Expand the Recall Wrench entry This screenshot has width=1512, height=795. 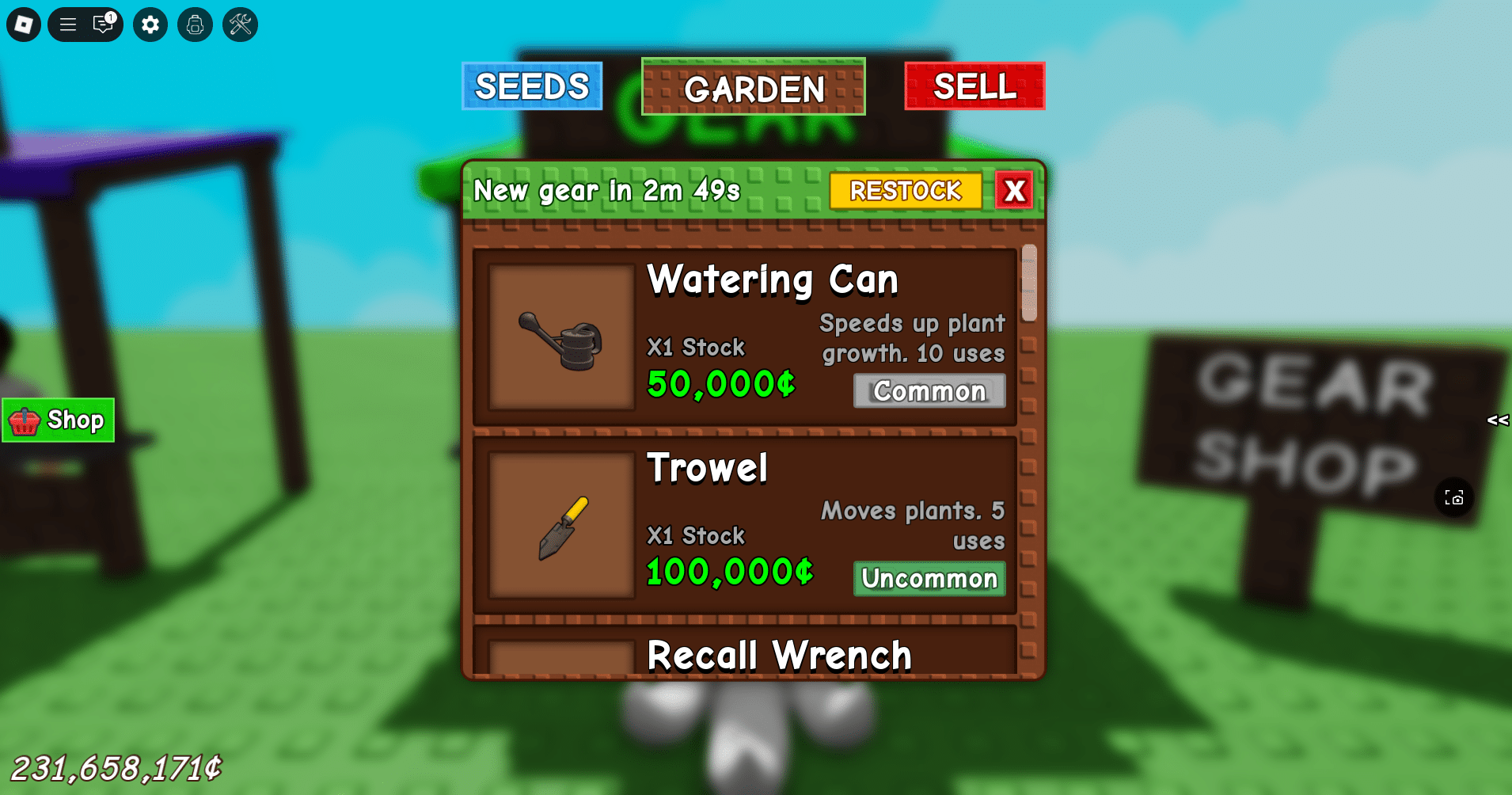click(778, 654)
